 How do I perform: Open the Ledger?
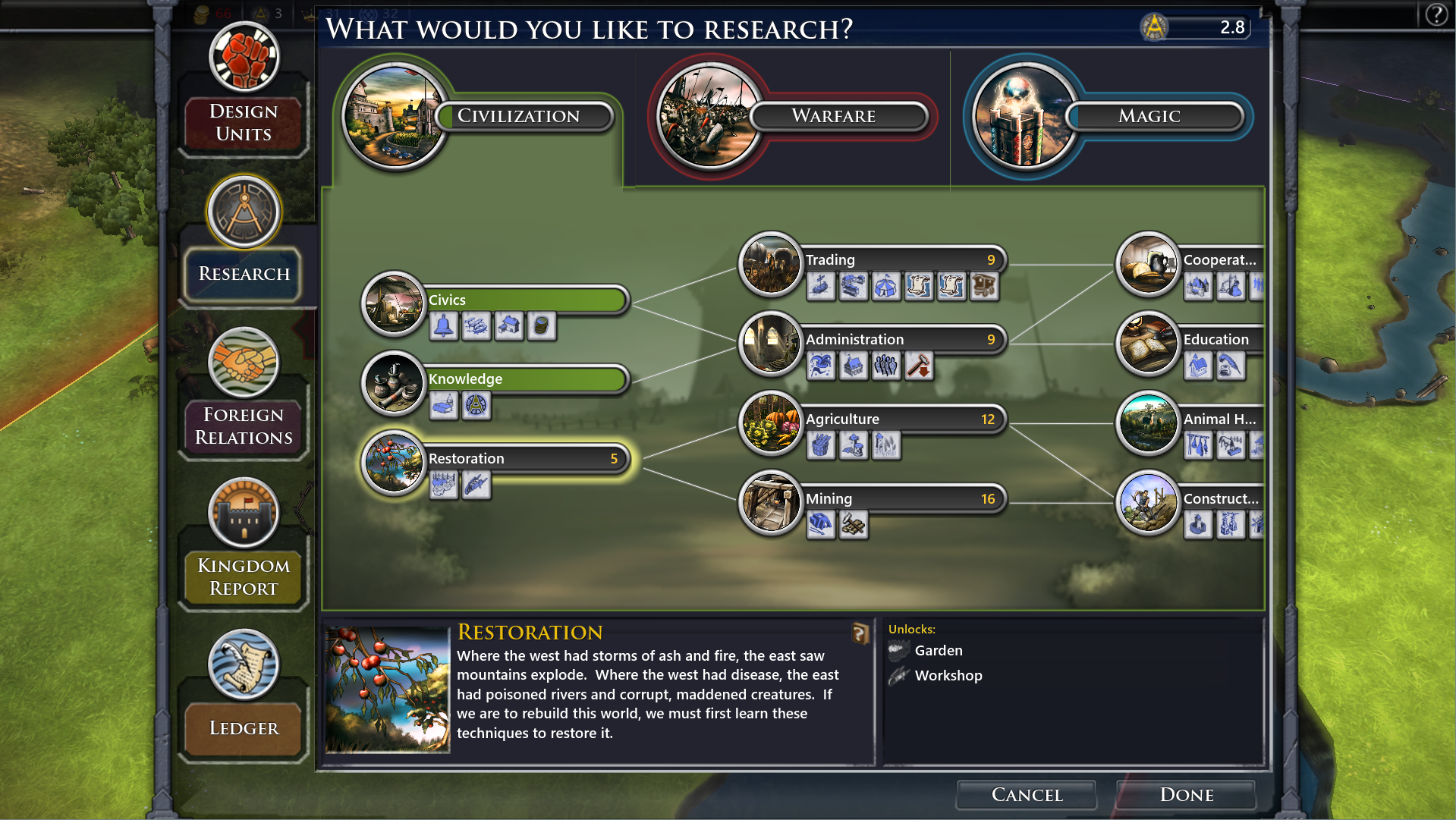tap(244, 728)
